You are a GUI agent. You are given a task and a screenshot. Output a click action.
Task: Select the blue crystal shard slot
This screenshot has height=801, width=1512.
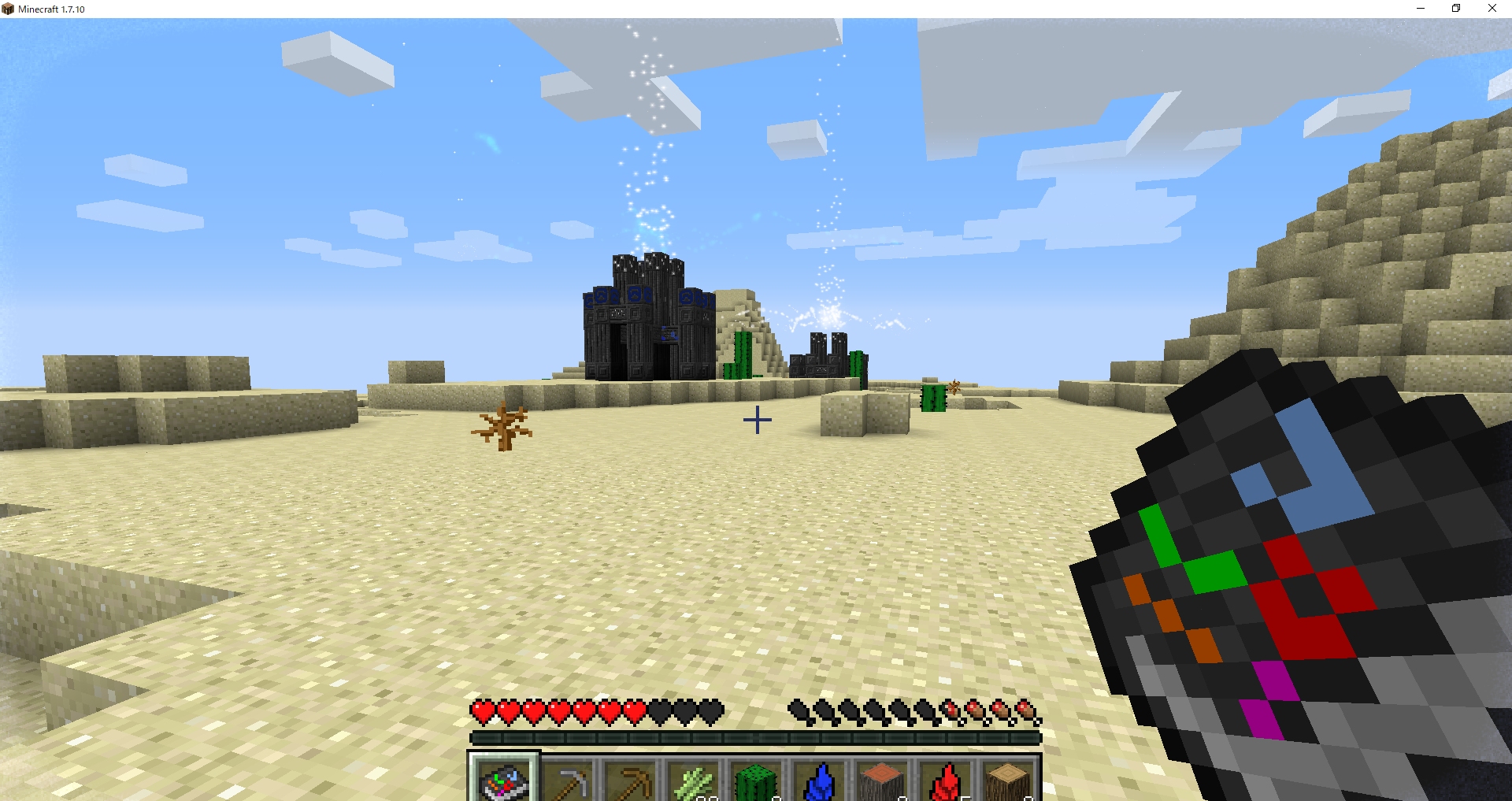(x=819, y=781)
